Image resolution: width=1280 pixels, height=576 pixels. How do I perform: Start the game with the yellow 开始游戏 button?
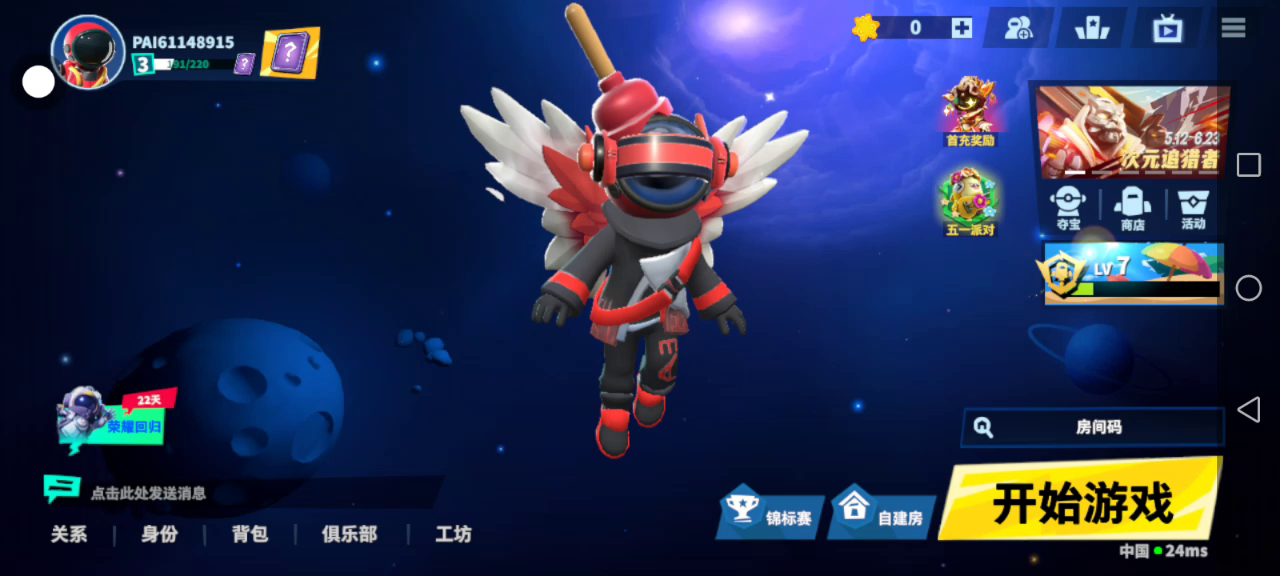[1080, 502]
